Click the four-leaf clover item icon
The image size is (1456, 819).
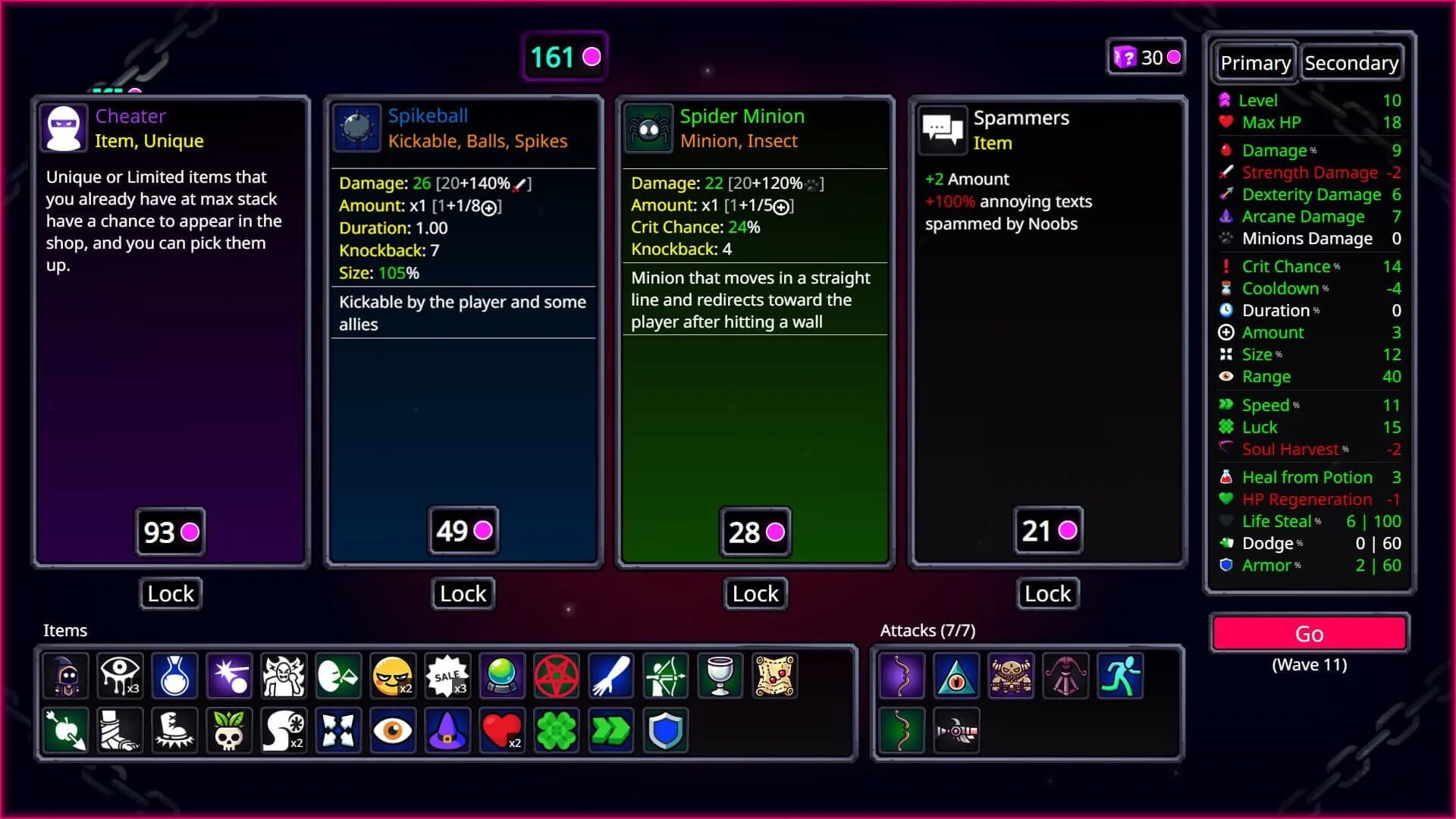tap(557, 730)
